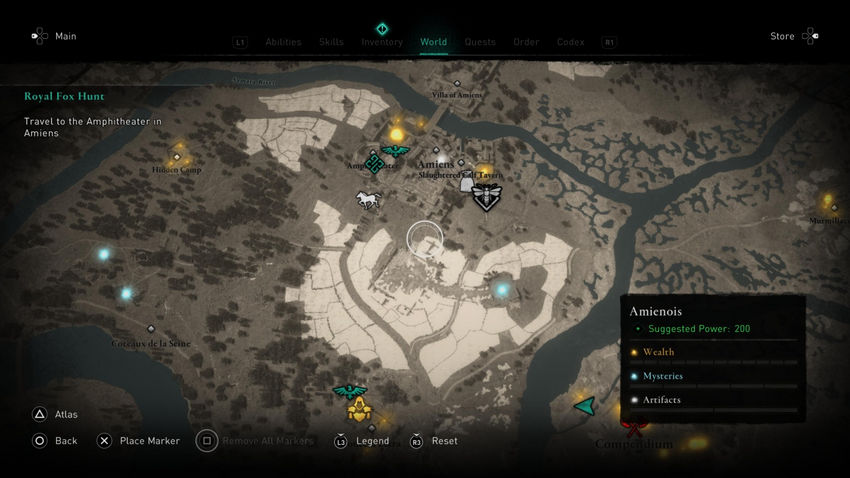
Task: Open the Skills tab
Action: coord(331,42)
